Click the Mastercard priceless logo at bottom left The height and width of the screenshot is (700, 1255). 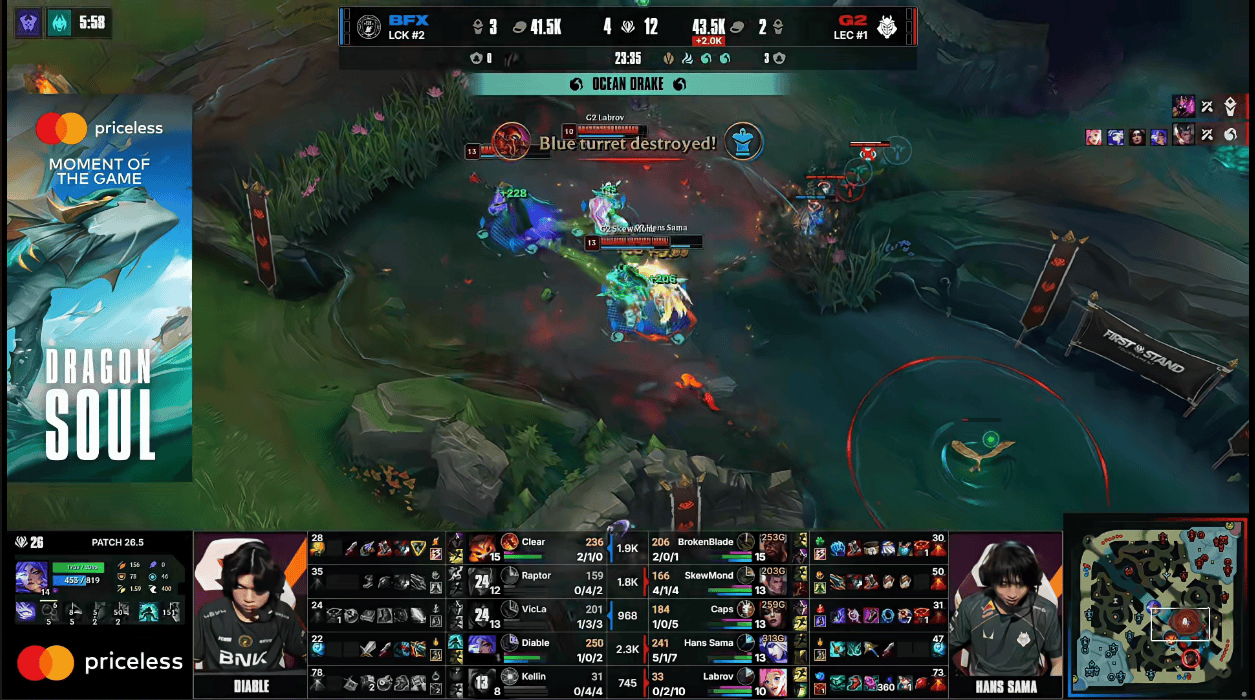pos(100,662)
